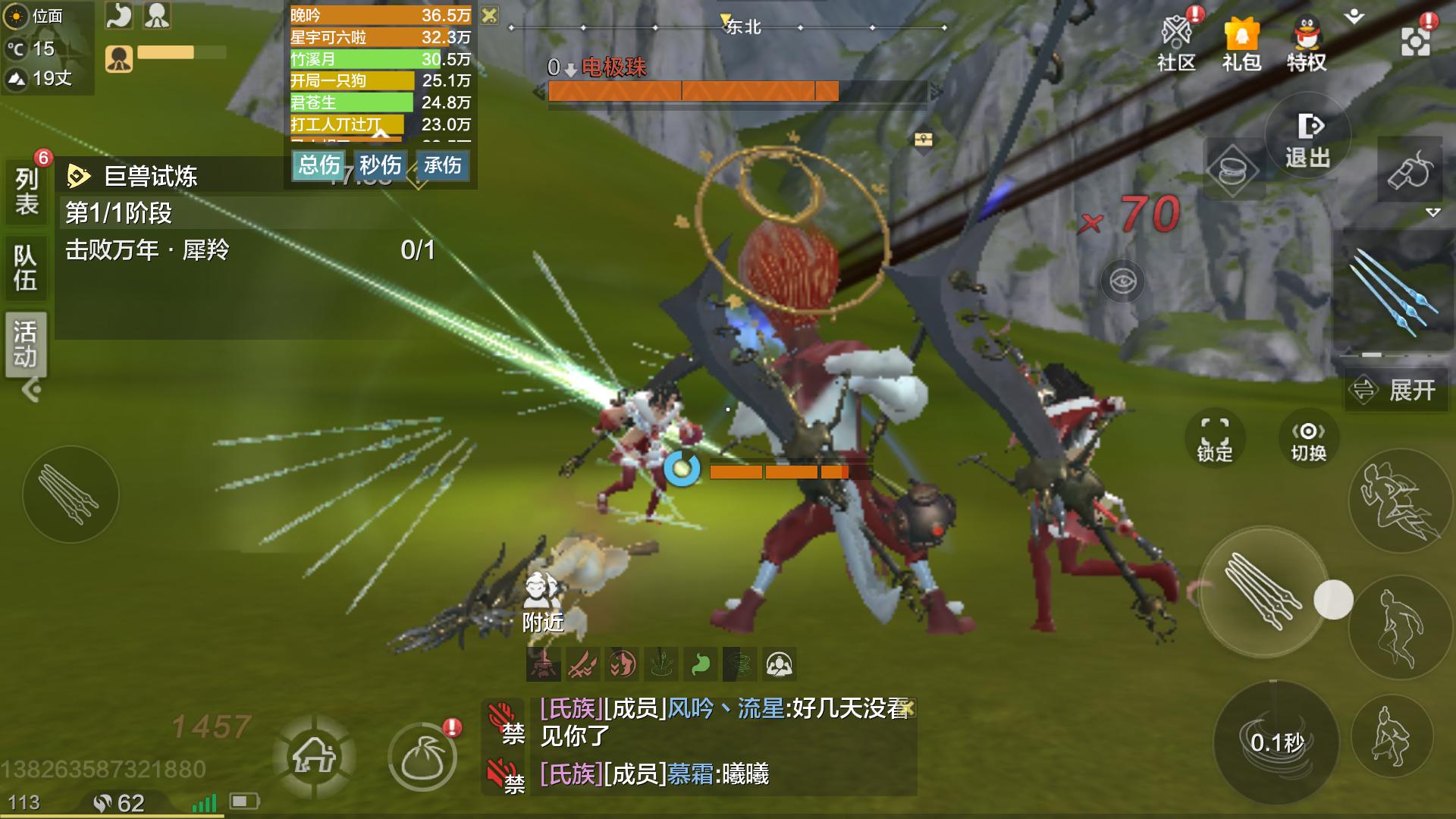Open the 列表 list tab
The height and width of the screenshot is (819, 1456).
tap(27, 191)
